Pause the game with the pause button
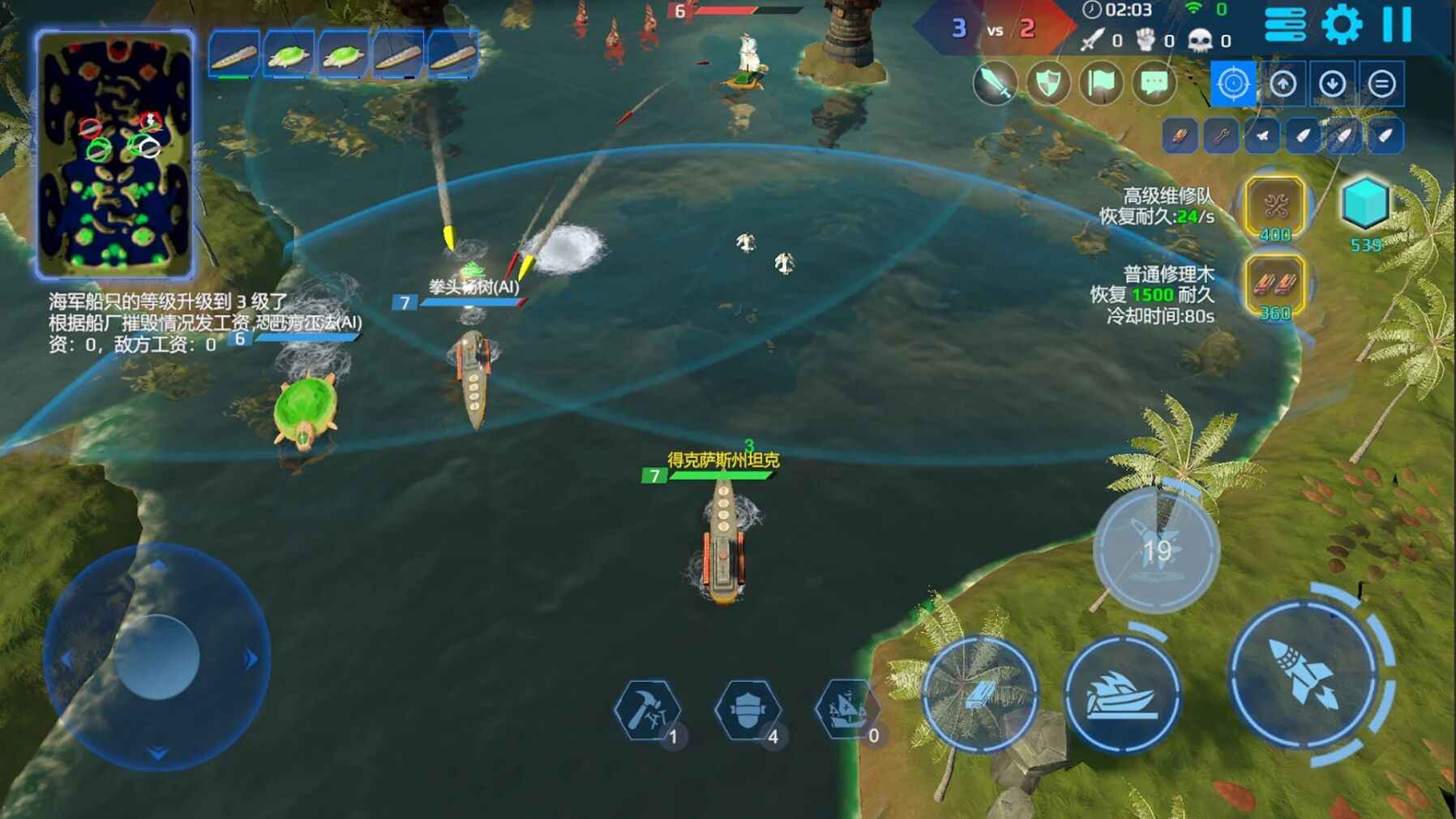 click(1398, 24)
